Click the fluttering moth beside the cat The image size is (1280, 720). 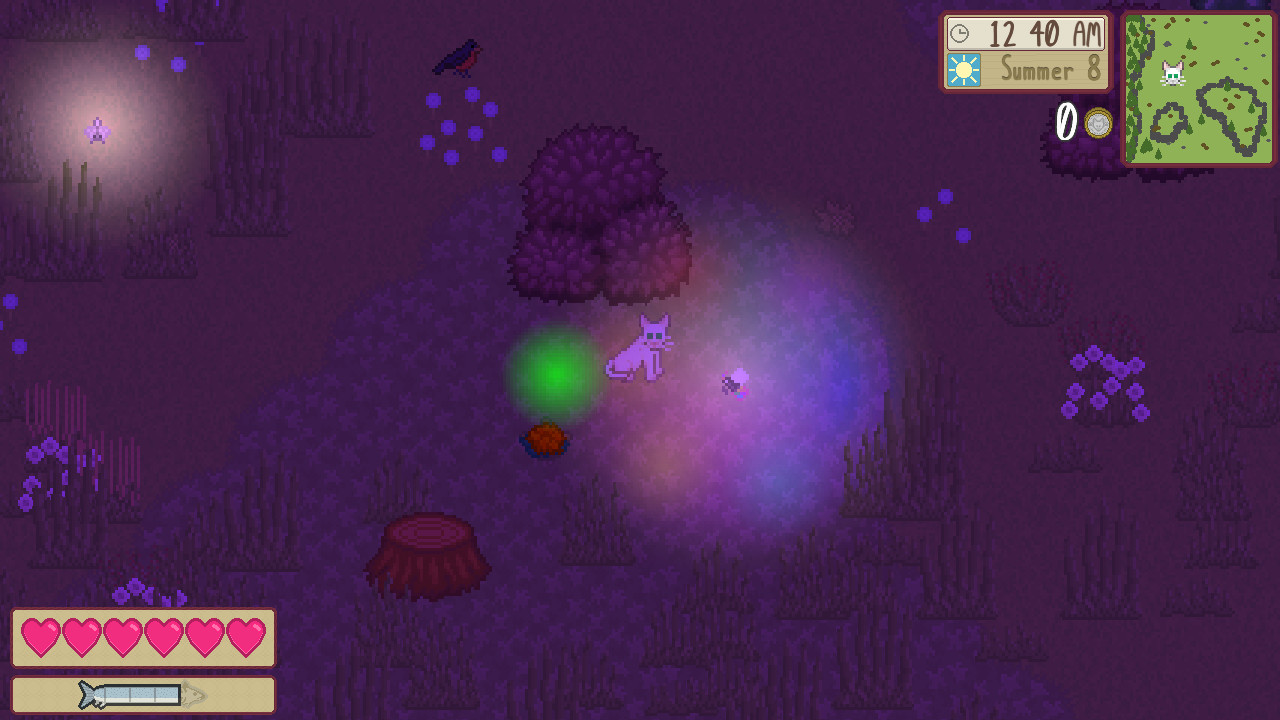733,385
